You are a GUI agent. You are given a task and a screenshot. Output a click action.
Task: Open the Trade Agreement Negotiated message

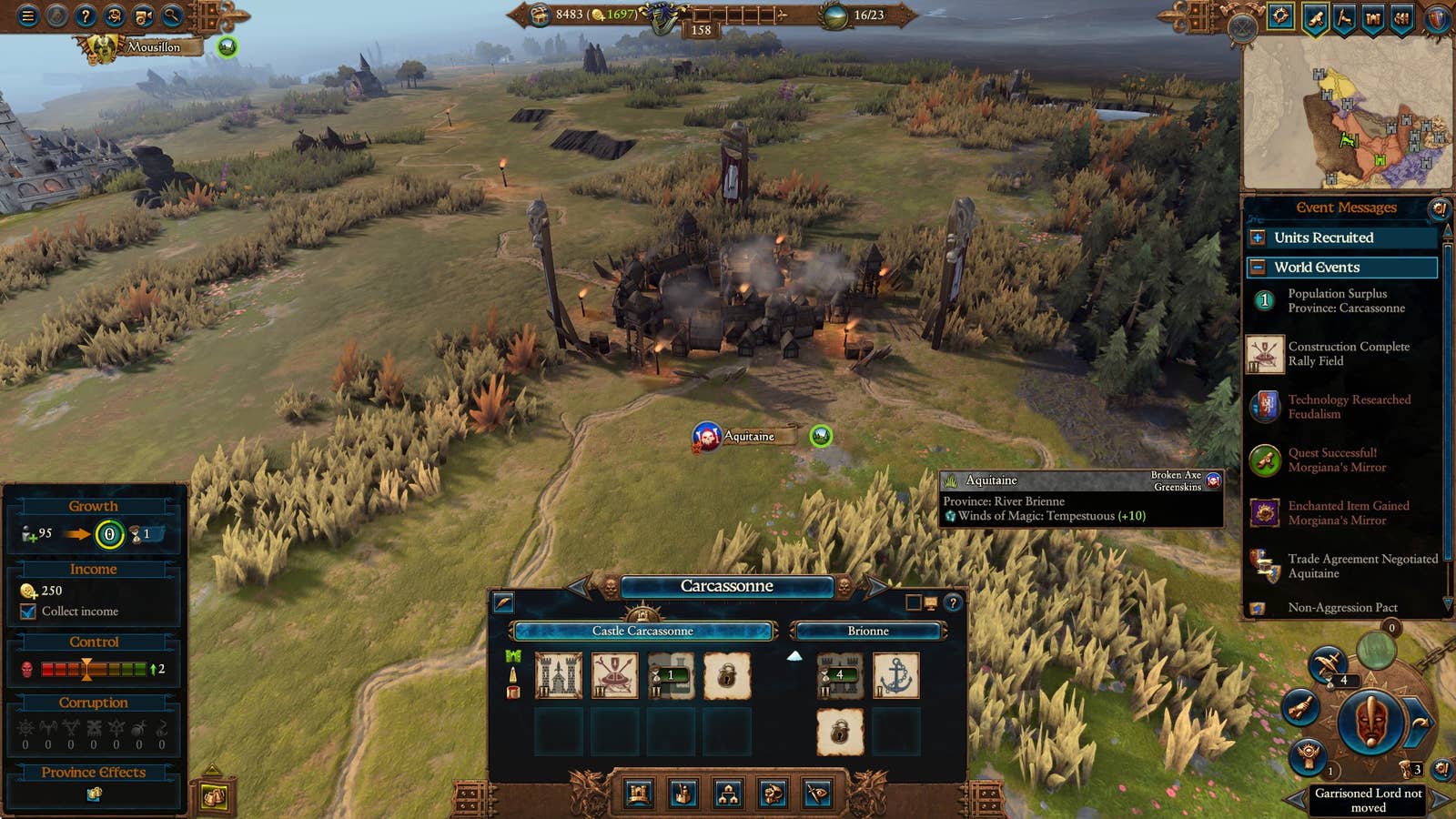coord(1347,566)
